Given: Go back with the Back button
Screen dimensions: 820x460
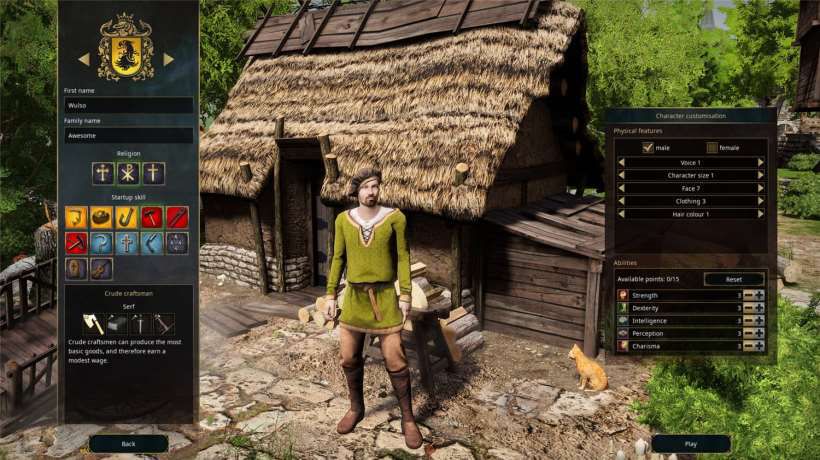Looking at the screenshot, I should pyautogui.click(x=128, y=443).
